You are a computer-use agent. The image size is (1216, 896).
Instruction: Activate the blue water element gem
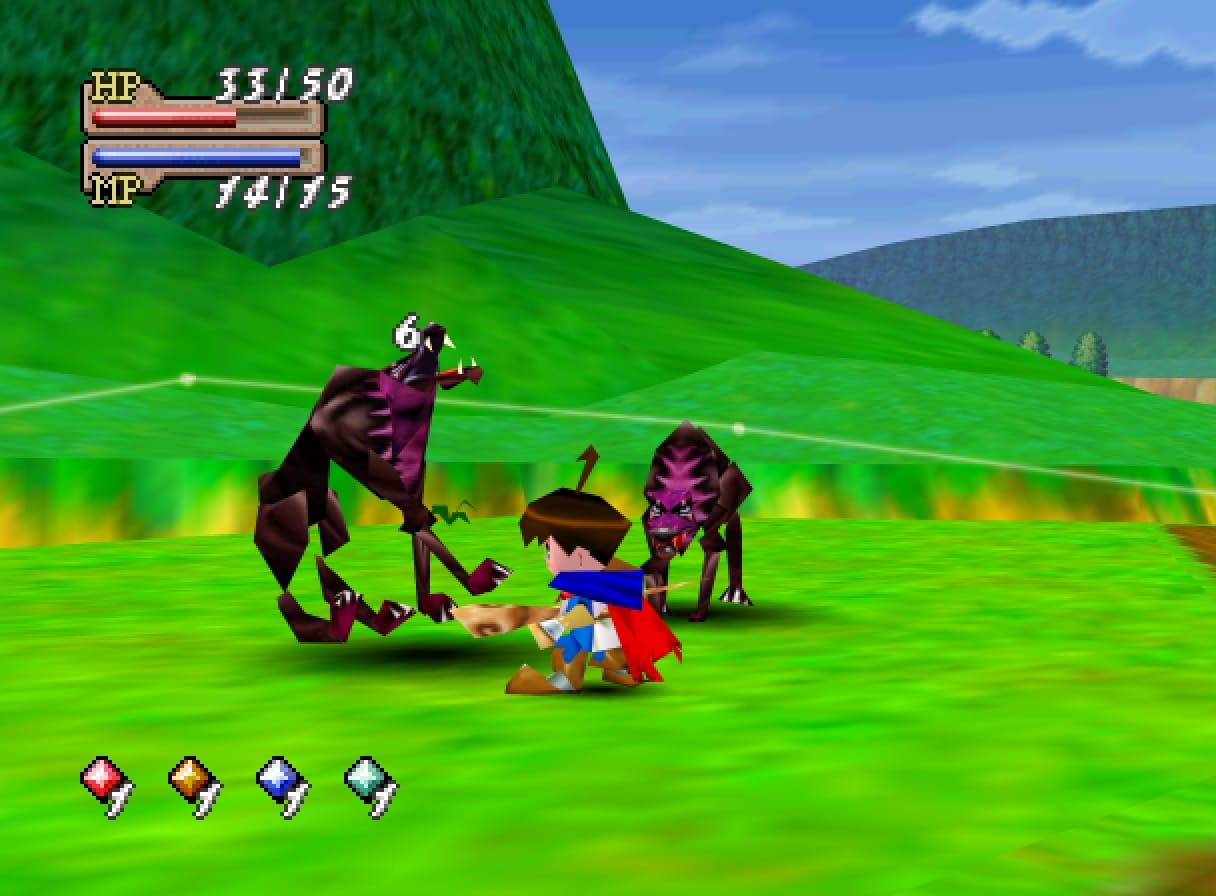278,778
